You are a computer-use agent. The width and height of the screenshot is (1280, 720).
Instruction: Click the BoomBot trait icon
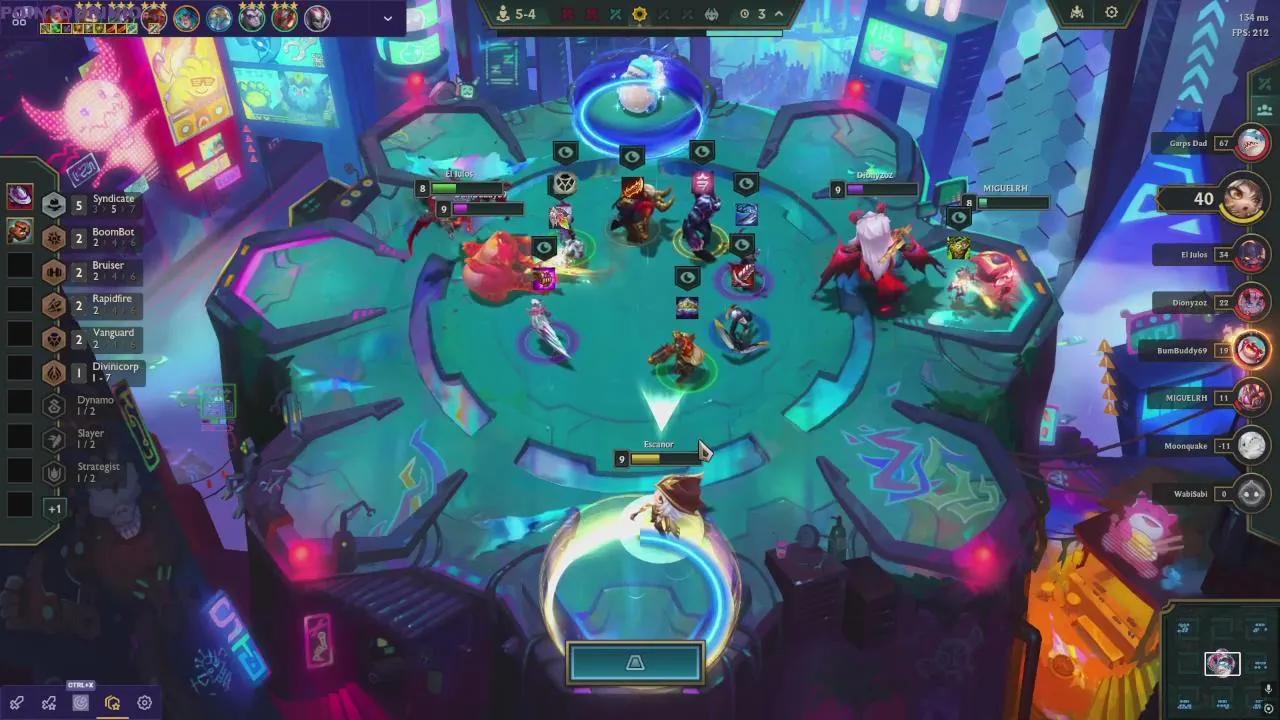point(53,238)
